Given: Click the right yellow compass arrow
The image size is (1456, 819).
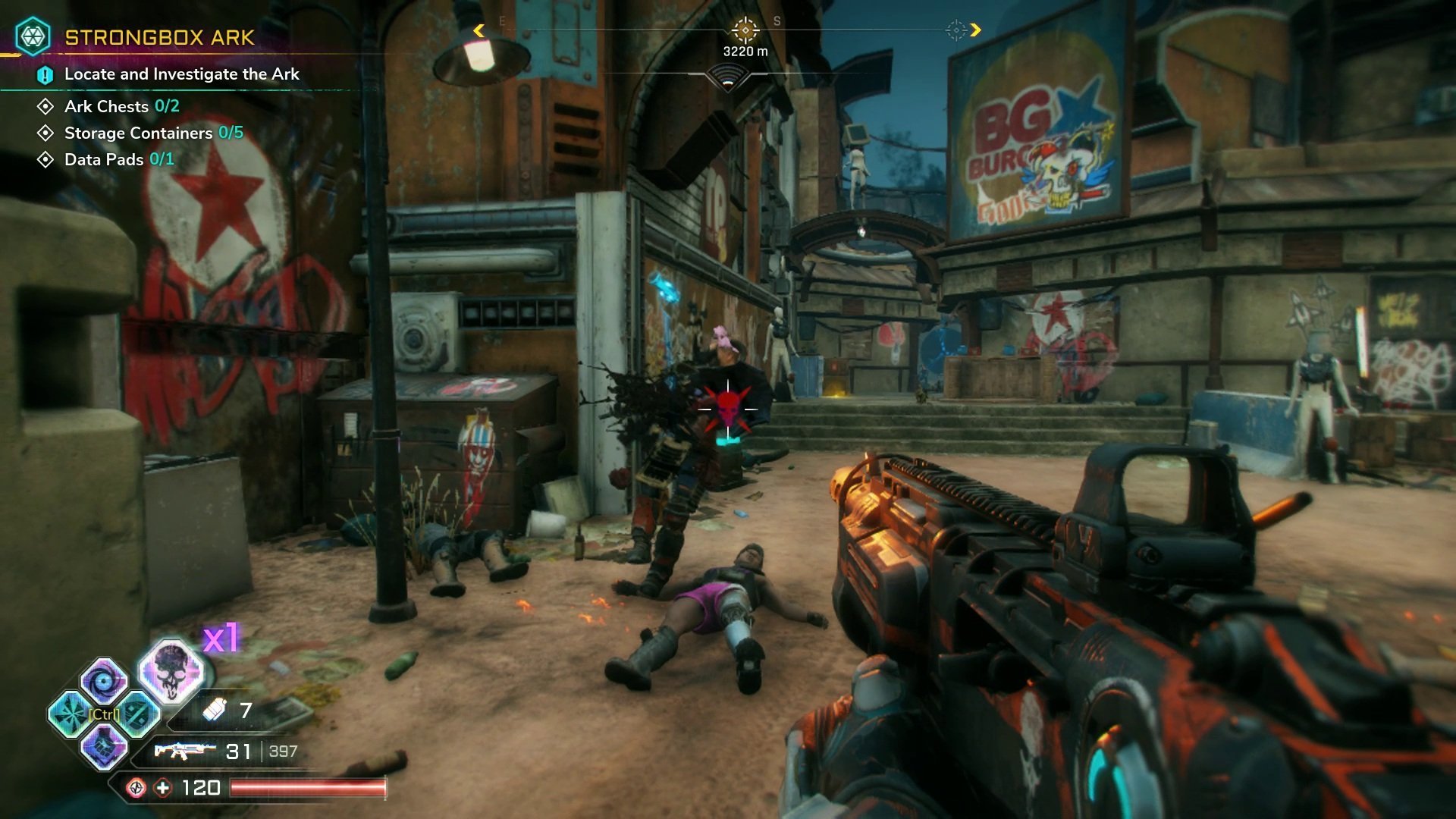Looking at the screenshot, I should click(x=976, y=30).
